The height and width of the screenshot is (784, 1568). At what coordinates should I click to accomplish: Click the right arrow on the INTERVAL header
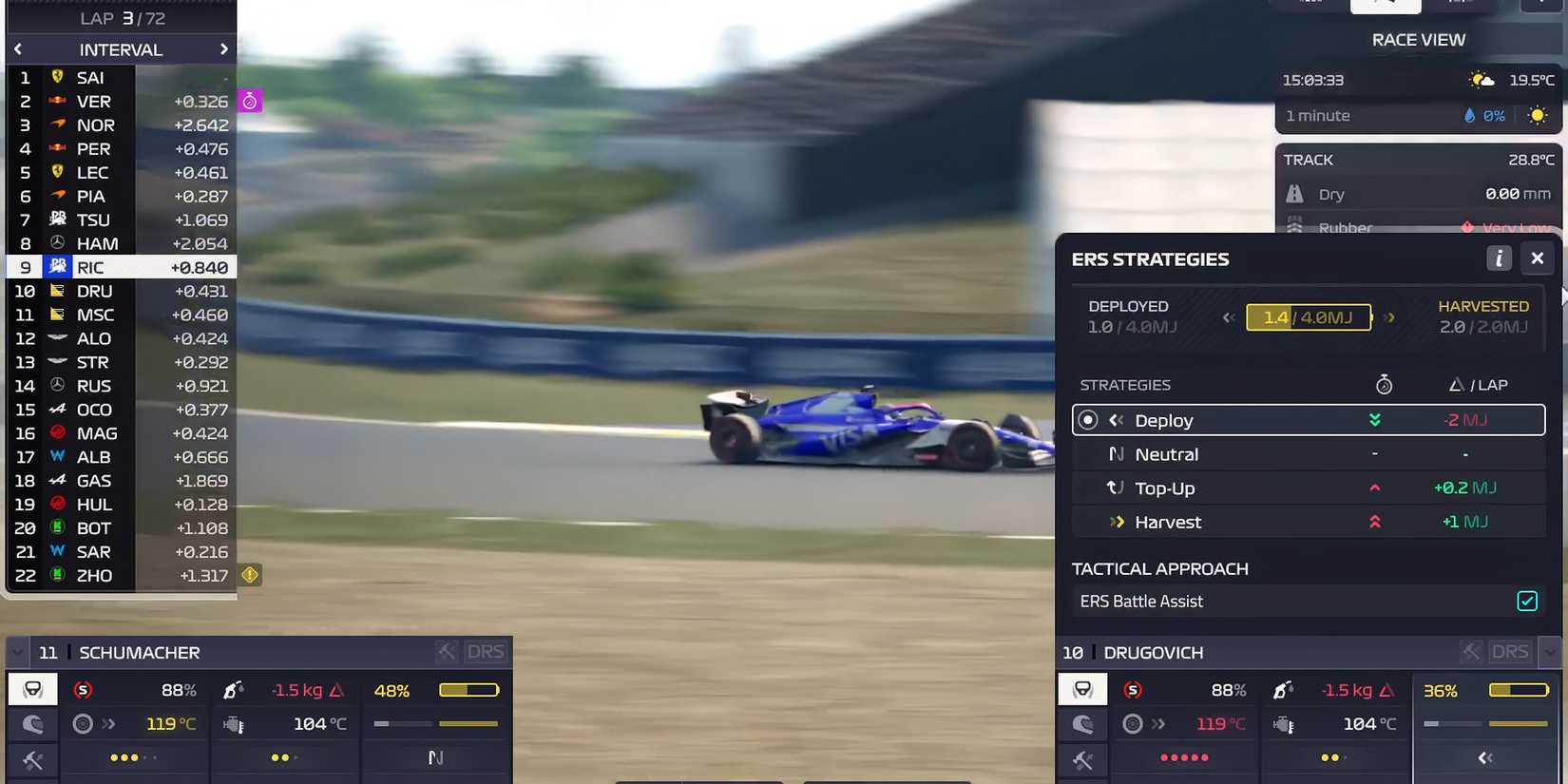click(224, 48)
